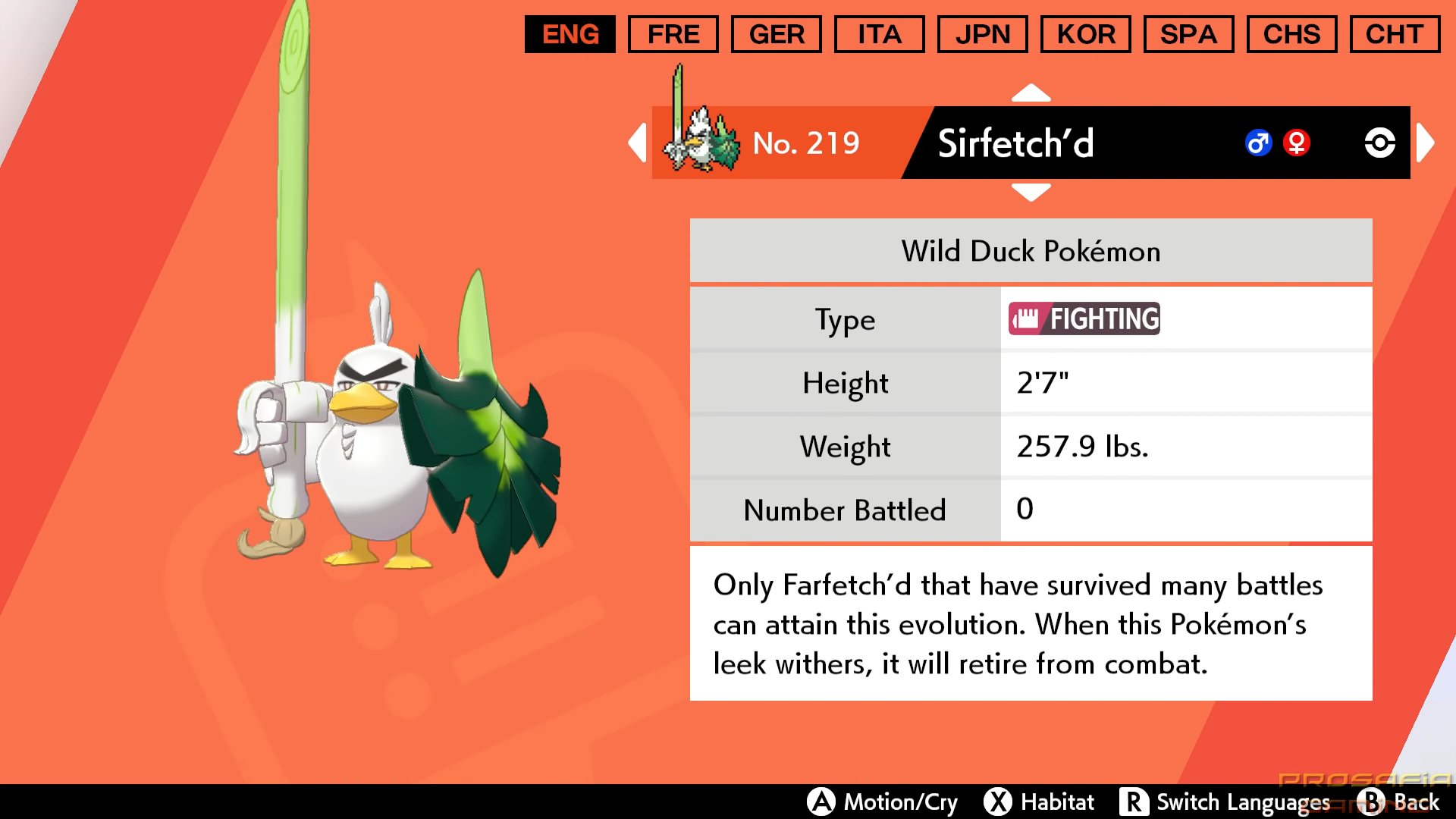Viewport: 1456px width, 819px height.
Task: Click the right arrow beside Sirfetch'd name bar
Action: pos(1425,143)
